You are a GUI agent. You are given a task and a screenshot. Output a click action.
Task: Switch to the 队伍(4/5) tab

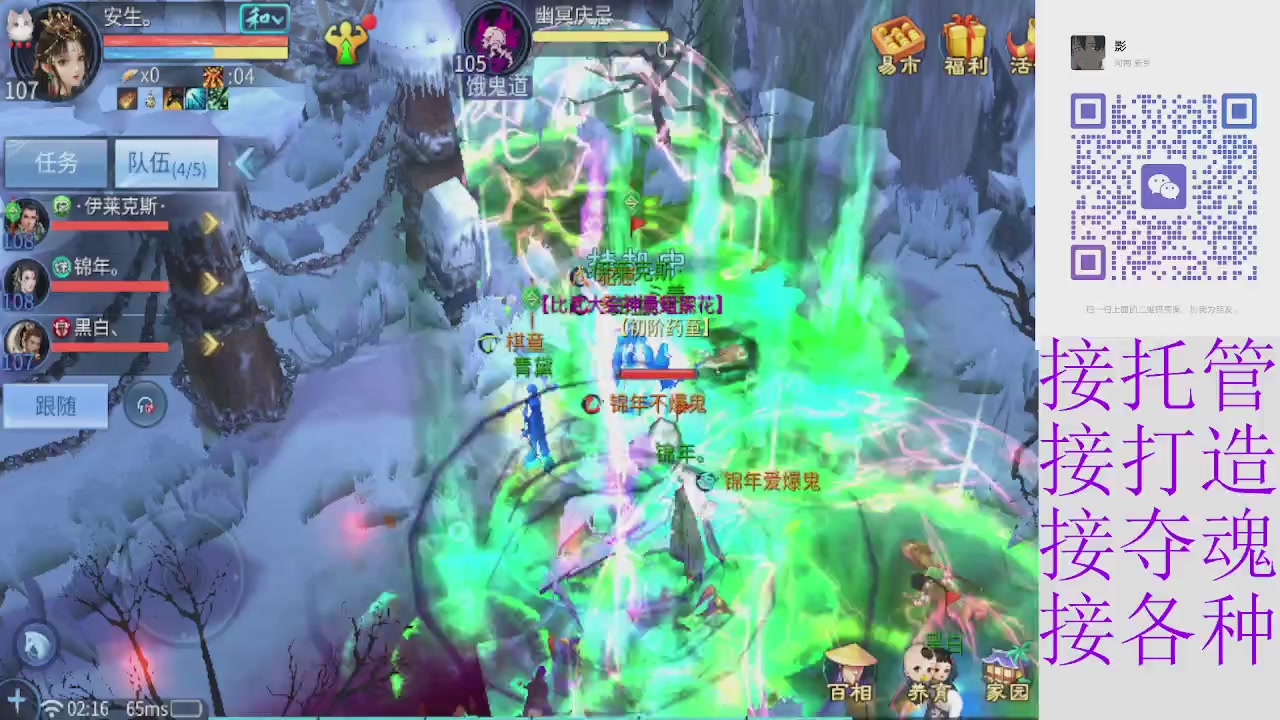tap(166, 164)
